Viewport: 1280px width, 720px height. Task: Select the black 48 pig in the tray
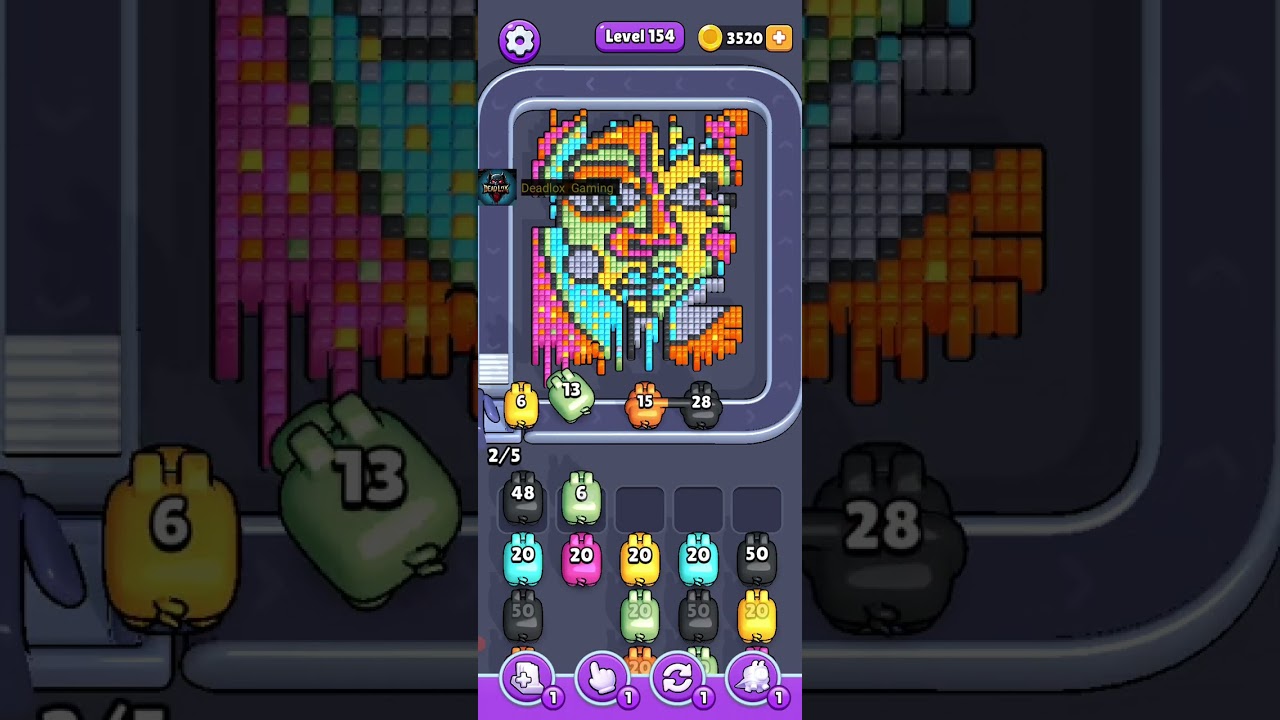click(522, 498)
